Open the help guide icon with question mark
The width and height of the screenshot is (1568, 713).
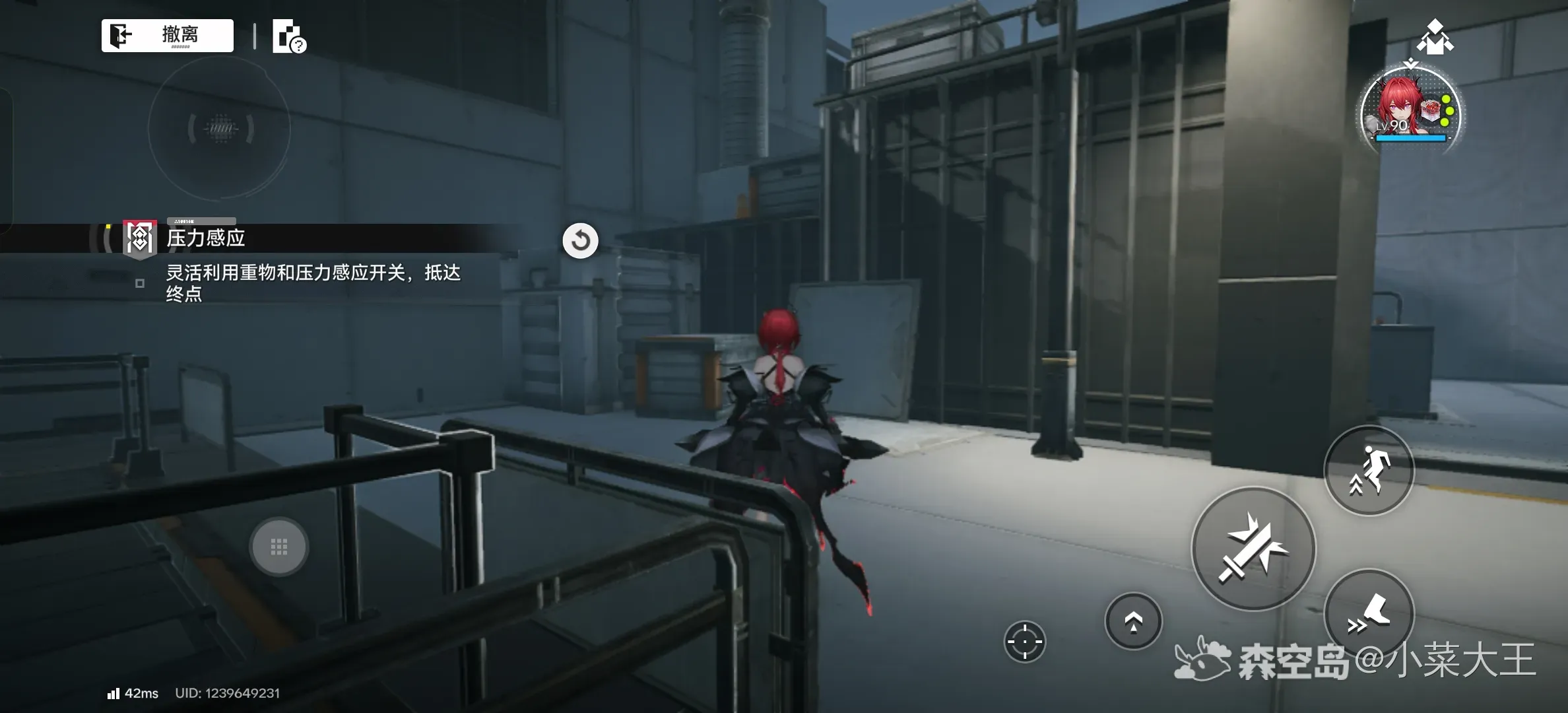pos(289,37)
